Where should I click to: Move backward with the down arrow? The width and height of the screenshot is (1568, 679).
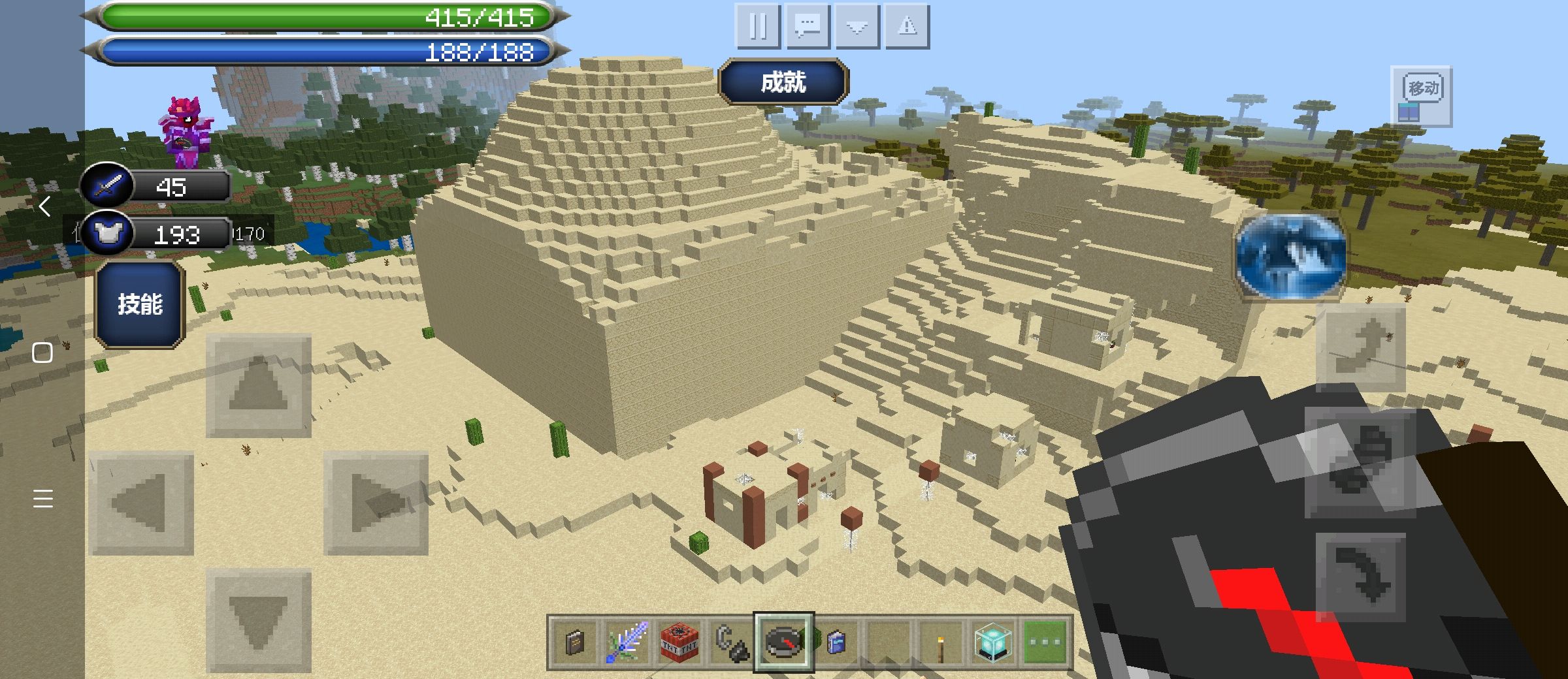tap(259, 620)
